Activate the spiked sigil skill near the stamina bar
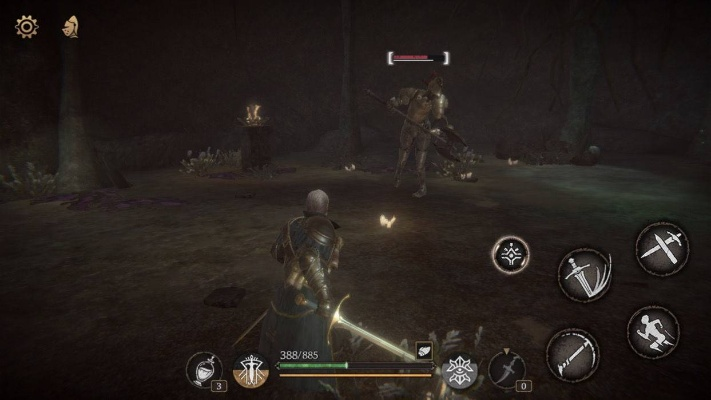 tap(459, 371)
